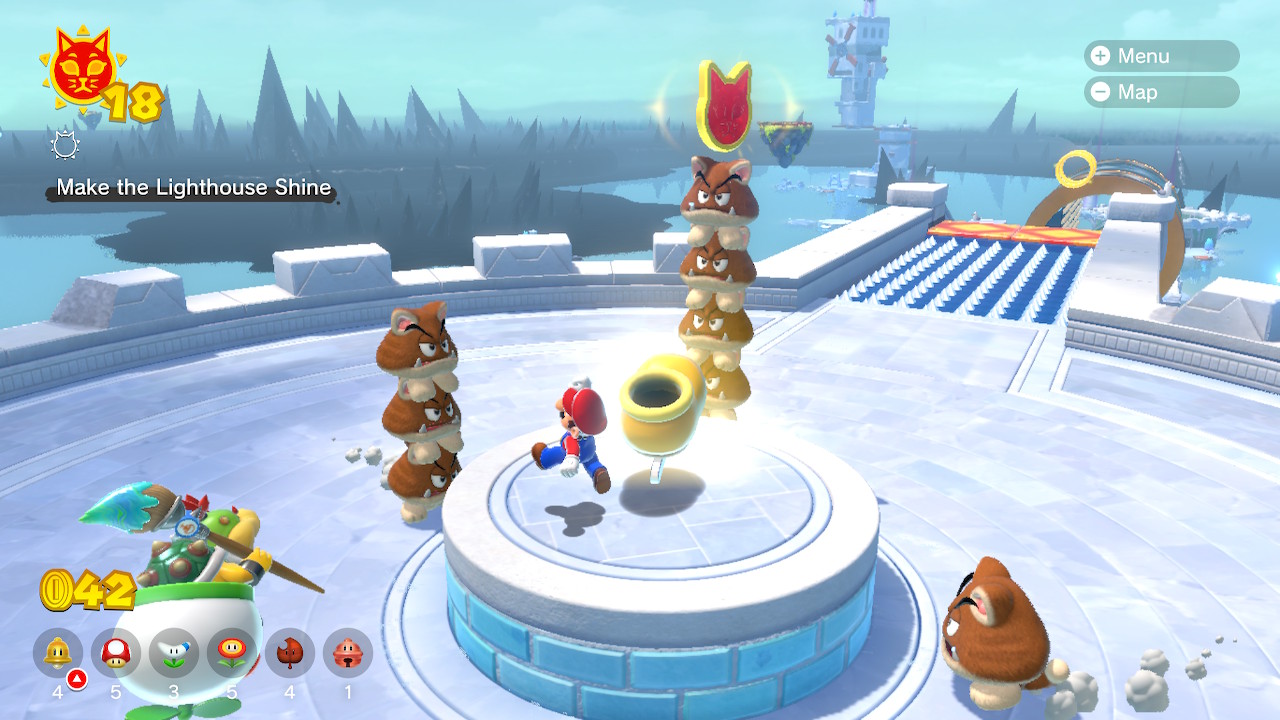Choose the Super Mushroom from item stock

point(116,653)
